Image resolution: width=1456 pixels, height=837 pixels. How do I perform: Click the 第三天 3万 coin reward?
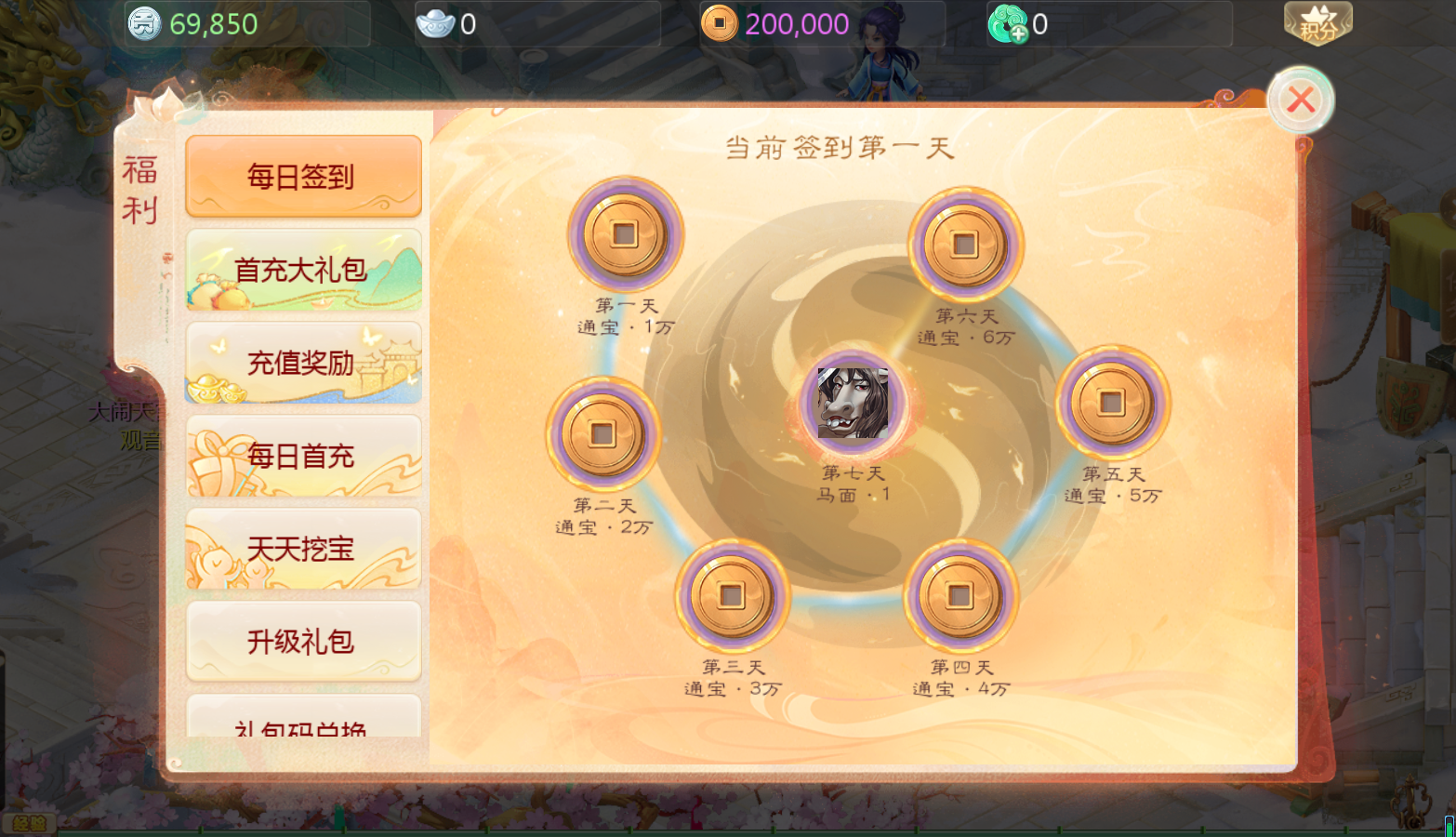click(732, 596)
